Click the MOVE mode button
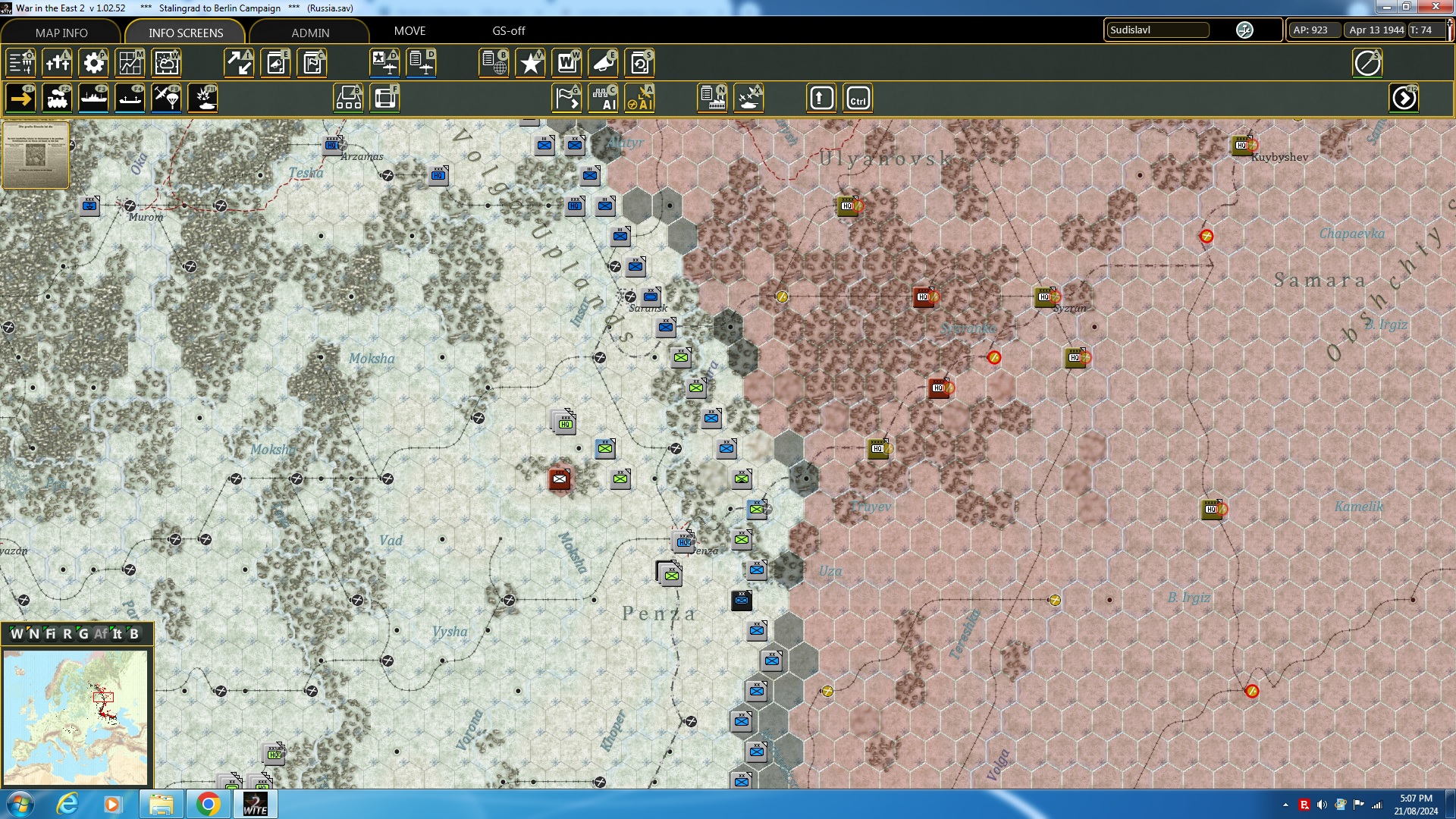 [410, 31]
